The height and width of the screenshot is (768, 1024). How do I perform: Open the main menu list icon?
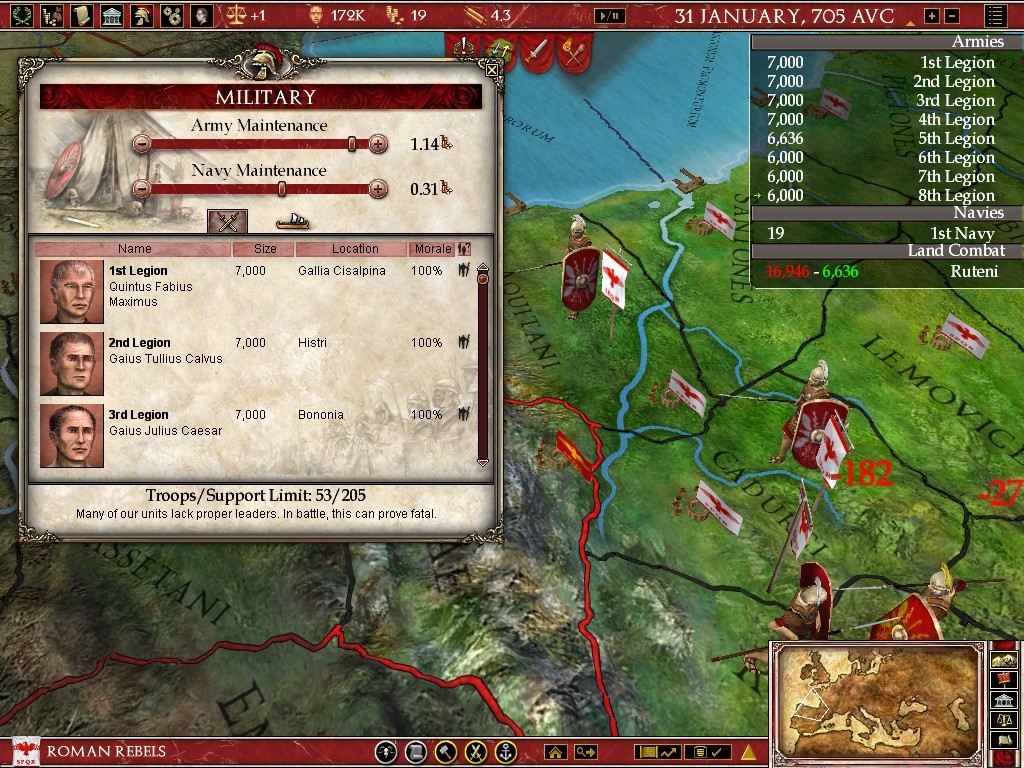(996, 16)
